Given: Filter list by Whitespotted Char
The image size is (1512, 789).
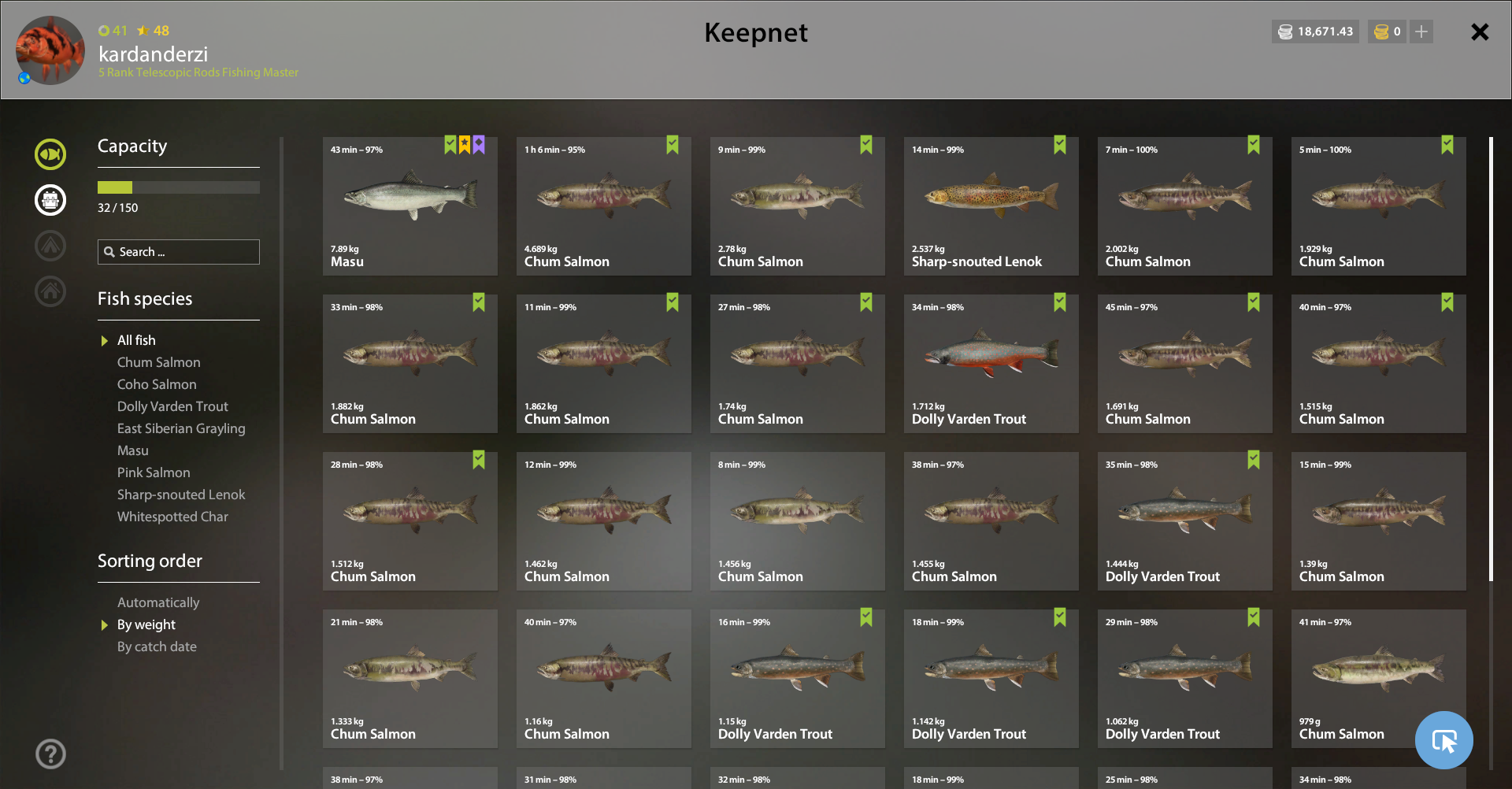Looking at the screenshot, I should point(172,517).
